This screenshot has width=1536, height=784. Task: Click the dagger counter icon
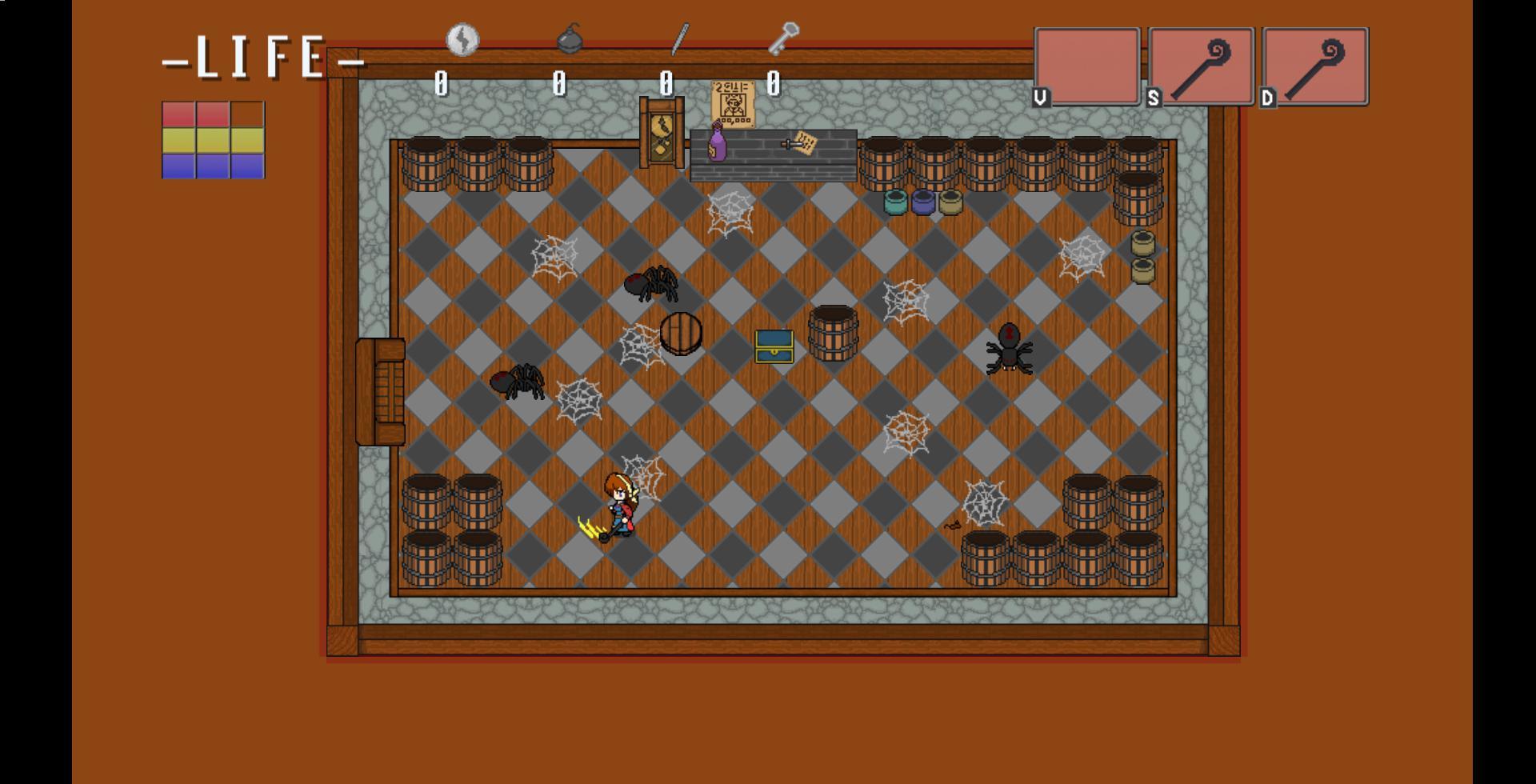coord(678,38)
